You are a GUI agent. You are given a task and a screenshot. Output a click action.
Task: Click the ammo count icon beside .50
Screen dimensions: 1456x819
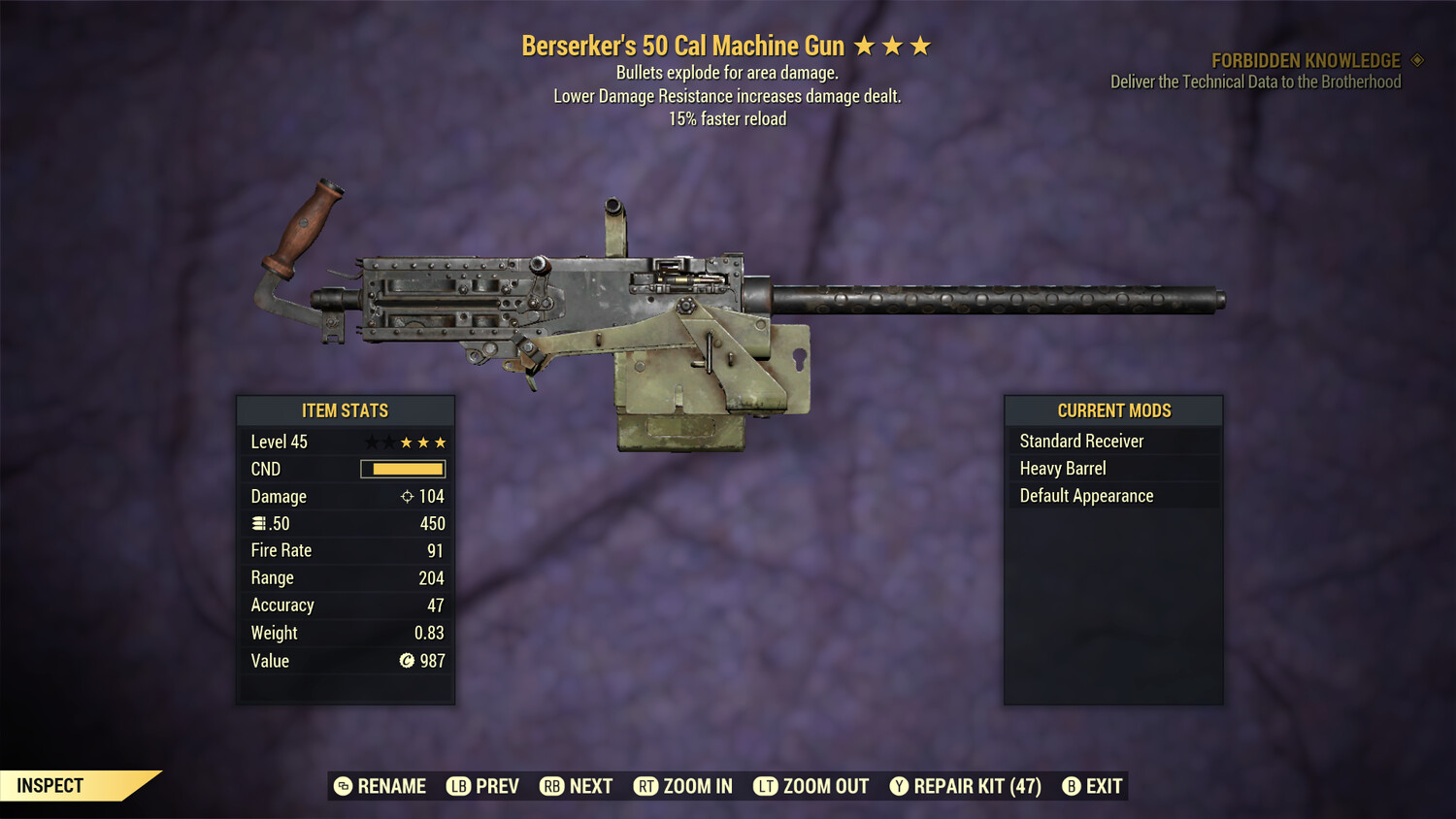point(260,523)
